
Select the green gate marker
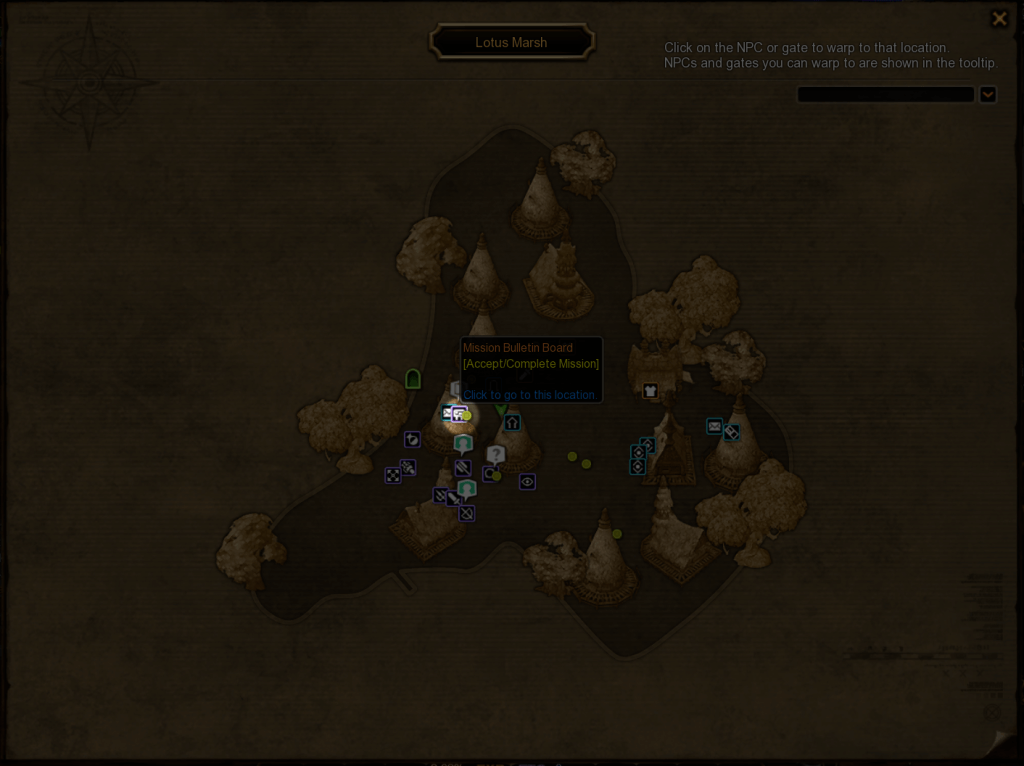[413, 379]
